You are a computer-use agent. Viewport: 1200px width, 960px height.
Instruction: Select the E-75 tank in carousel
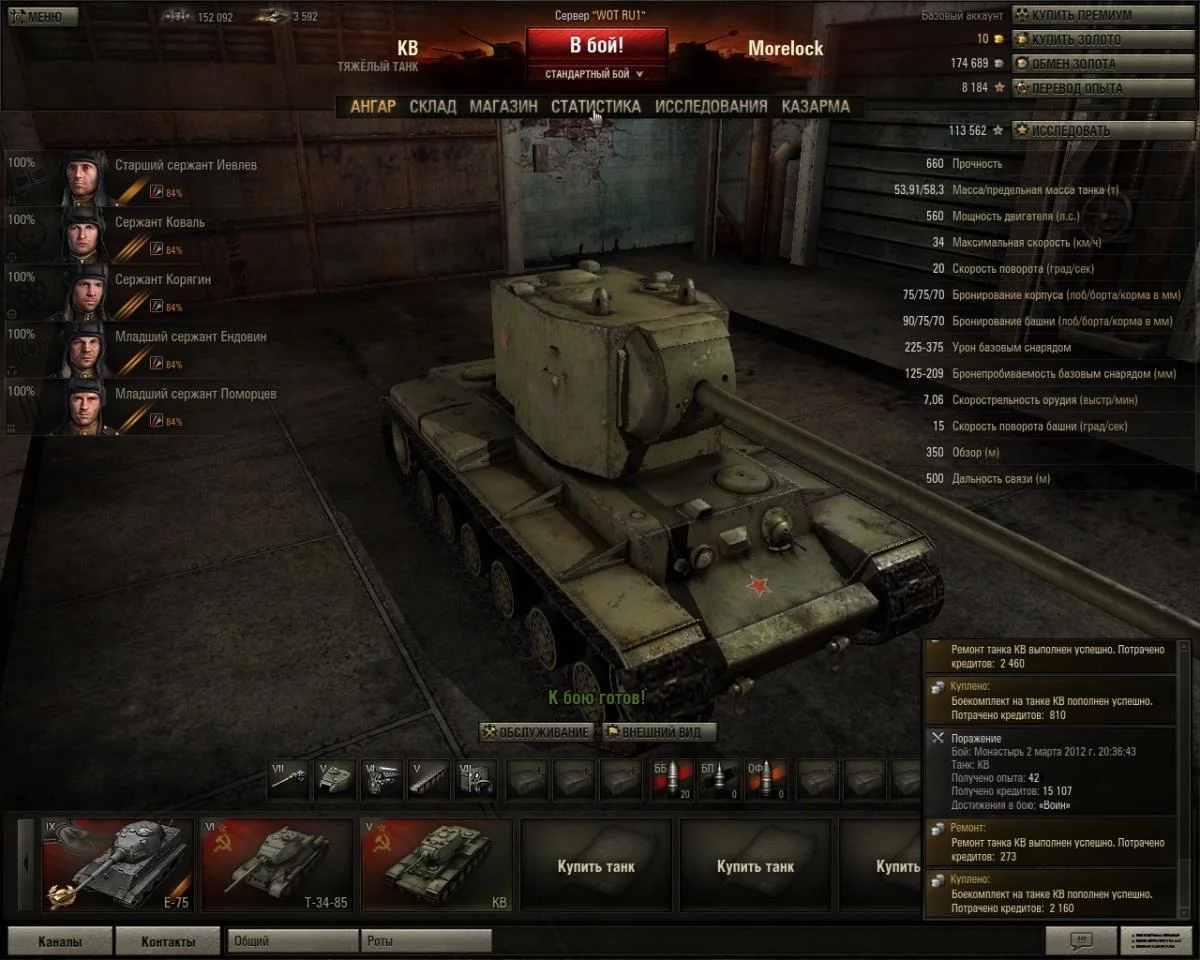click(x=116, y=865)
